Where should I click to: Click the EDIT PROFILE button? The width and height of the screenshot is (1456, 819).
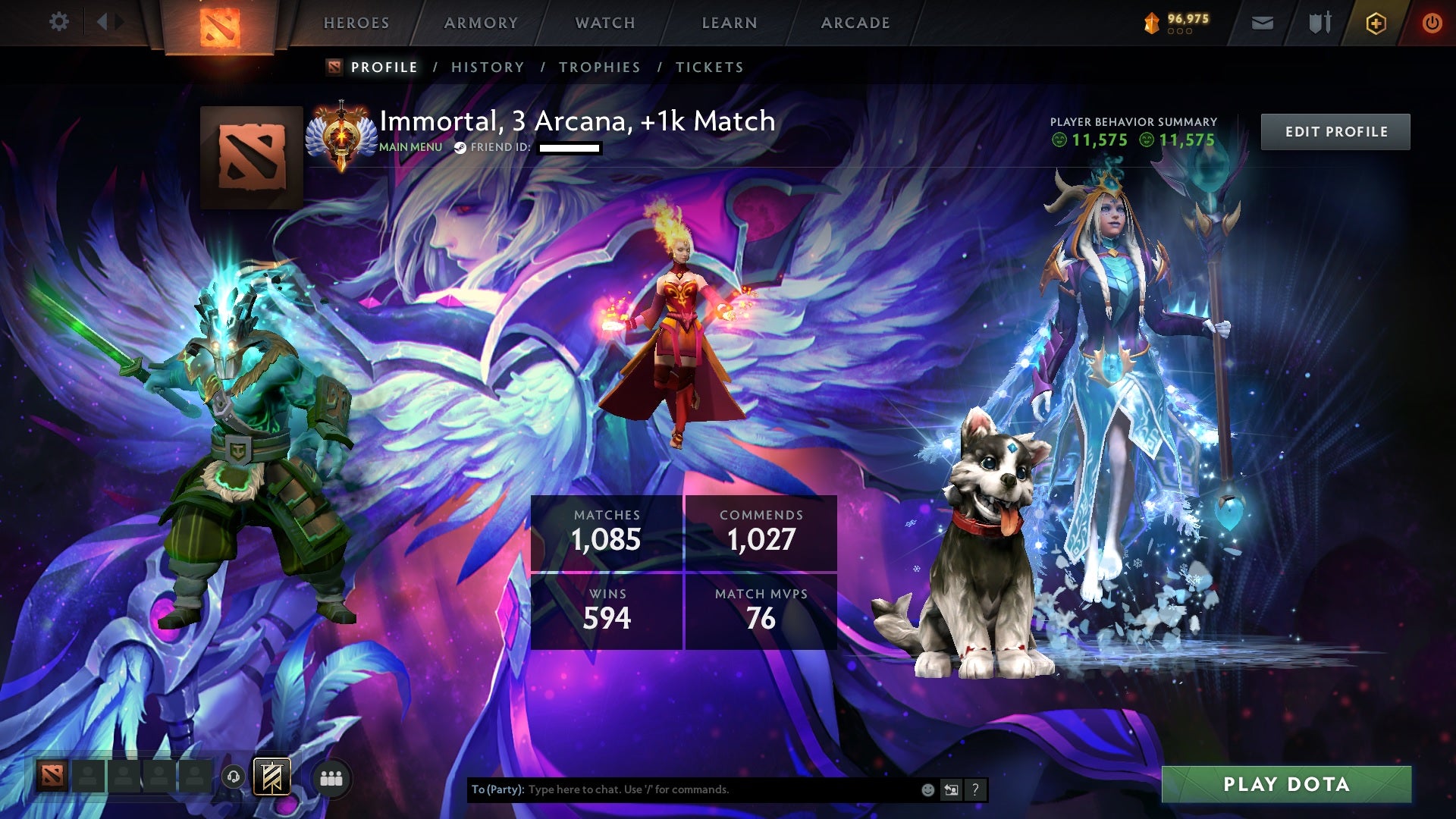tap(1335, 131)
